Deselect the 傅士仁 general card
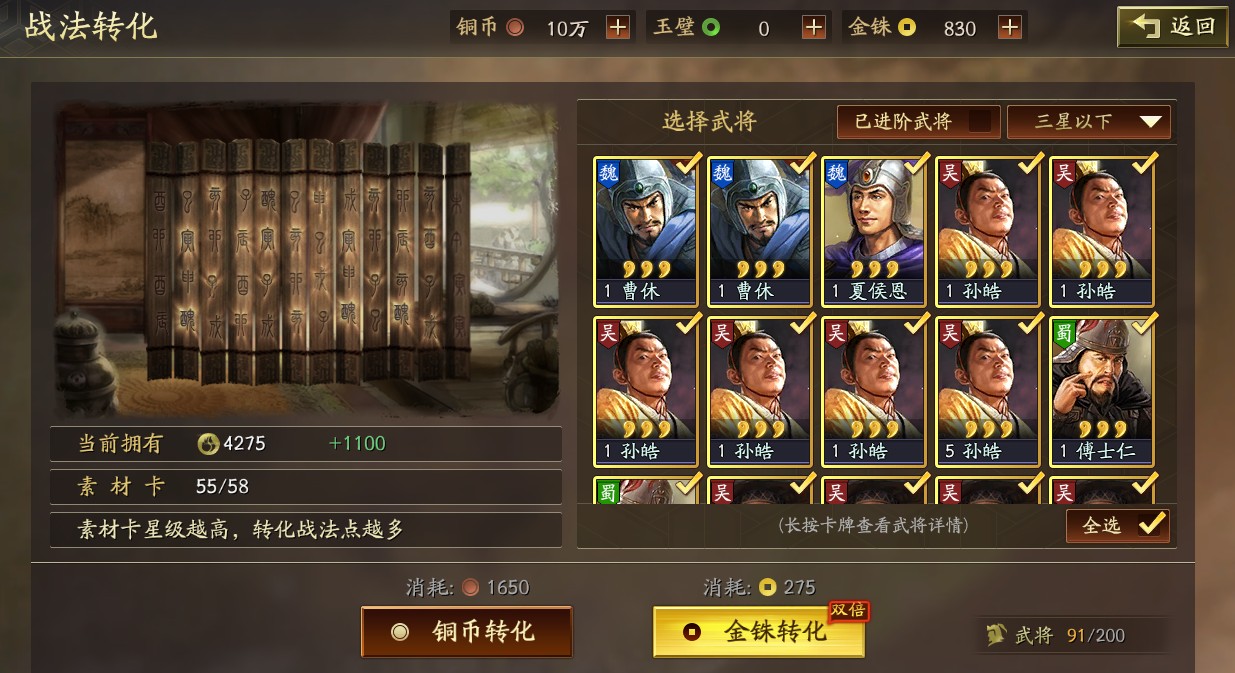1235x673 pixels. (1101, 391)
